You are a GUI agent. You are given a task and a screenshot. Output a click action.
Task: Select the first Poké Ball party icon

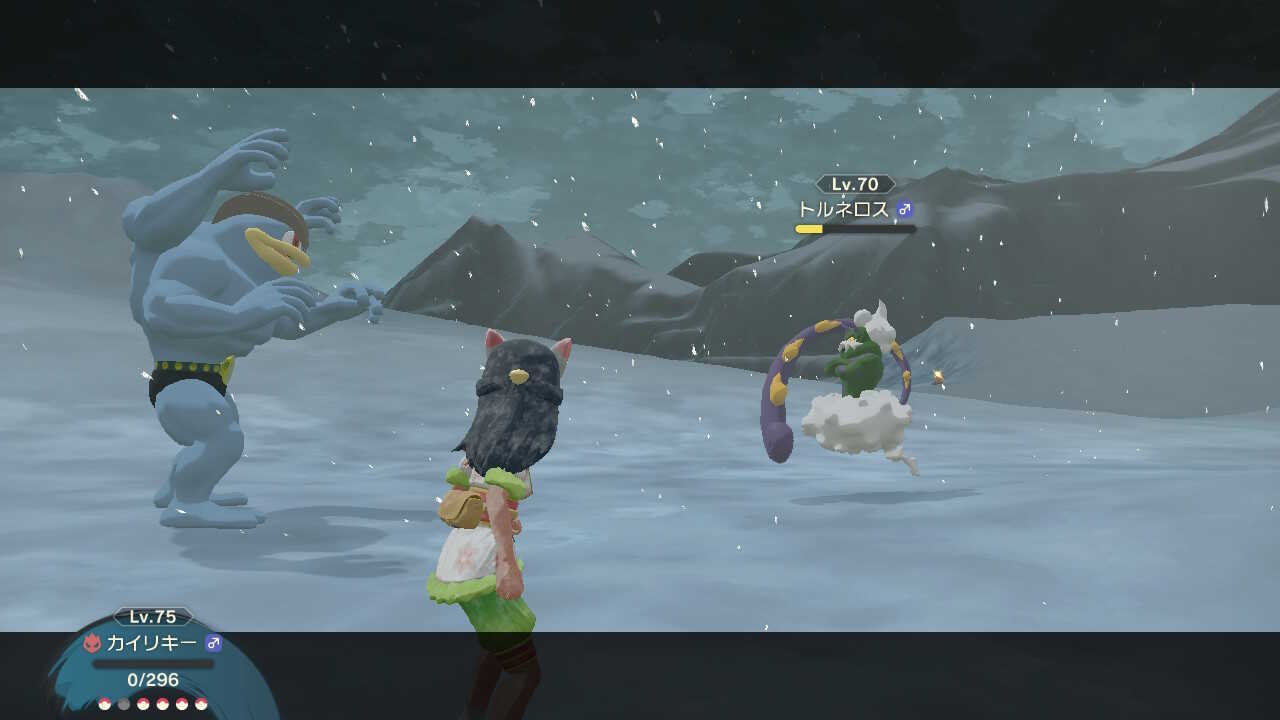point(105,703)
